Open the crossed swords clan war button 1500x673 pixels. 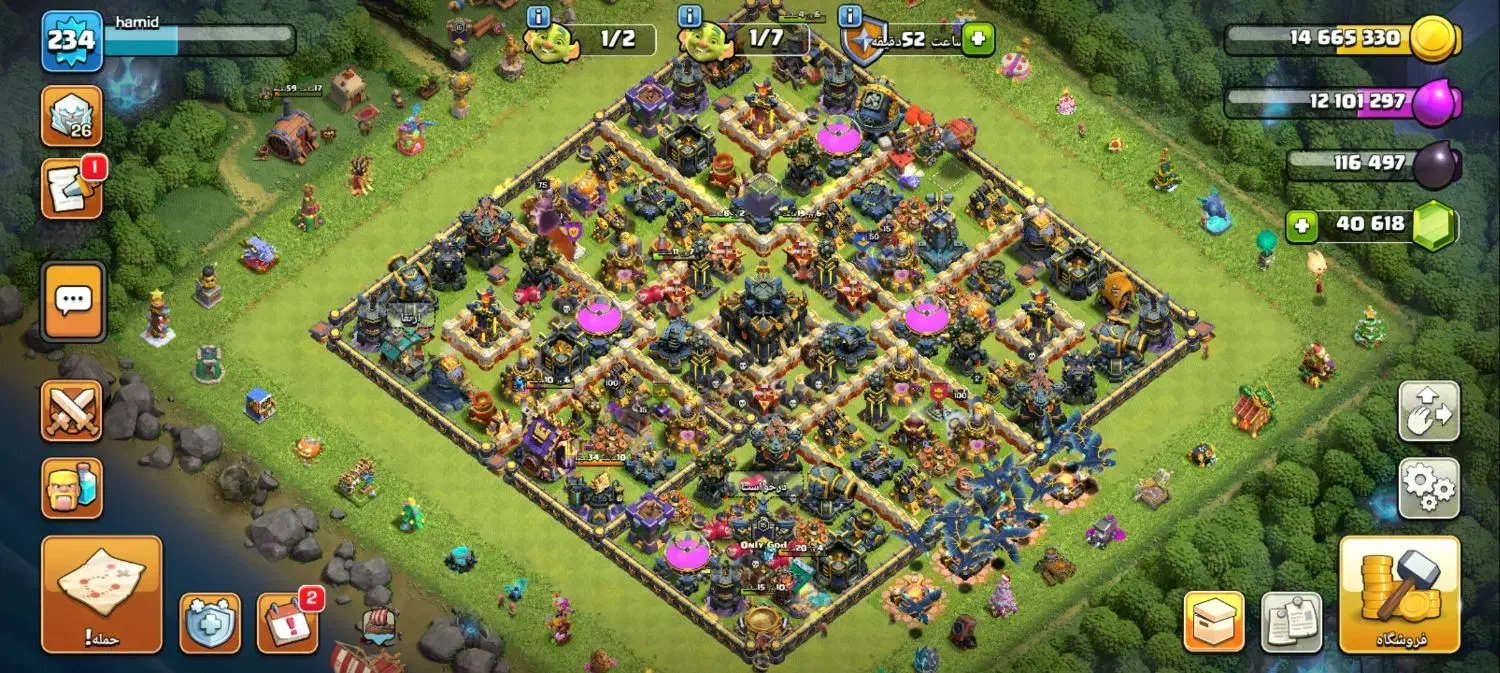72,410
